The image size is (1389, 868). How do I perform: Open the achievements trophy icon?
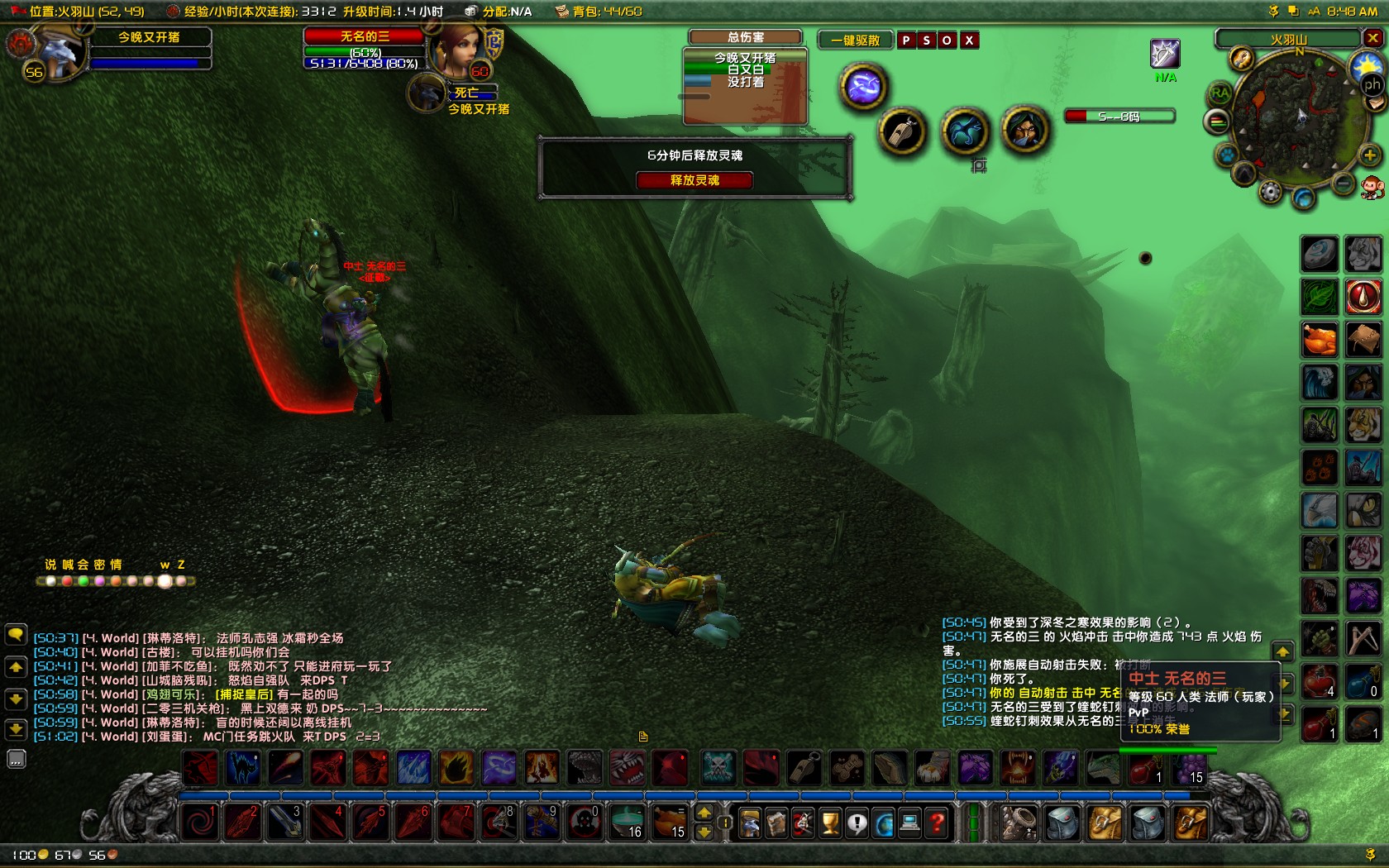pos(828,824)
